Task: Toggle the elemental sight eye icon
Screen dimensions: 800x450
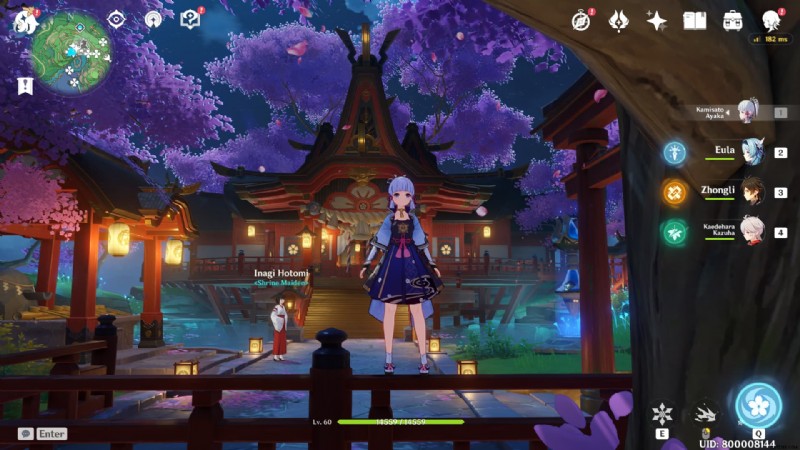Action: point(117,19)
